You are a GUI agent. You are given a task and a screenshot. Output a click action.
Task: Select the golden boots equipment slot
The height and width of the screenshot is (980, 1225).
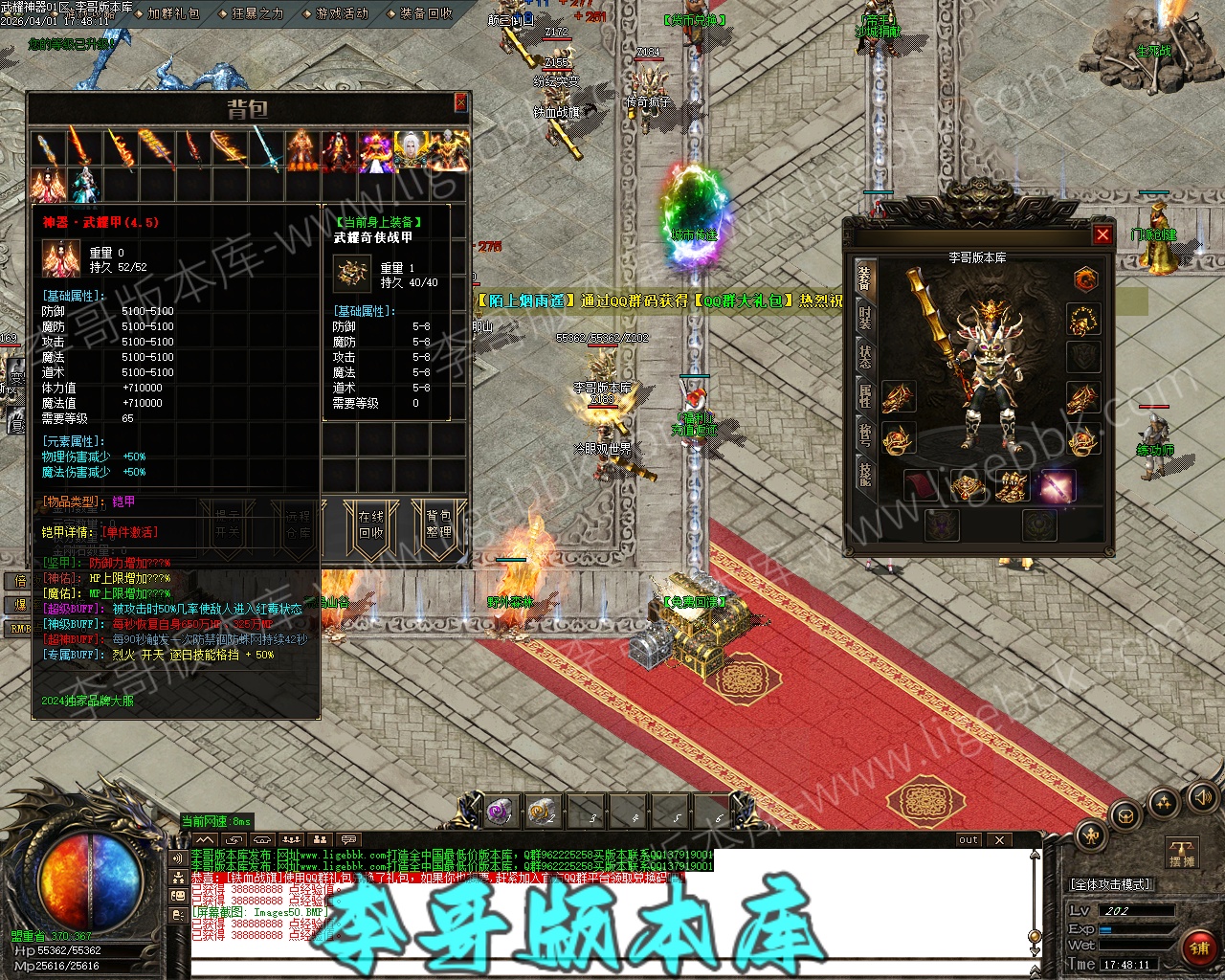pyautogui.click(x=1011, y=486)
